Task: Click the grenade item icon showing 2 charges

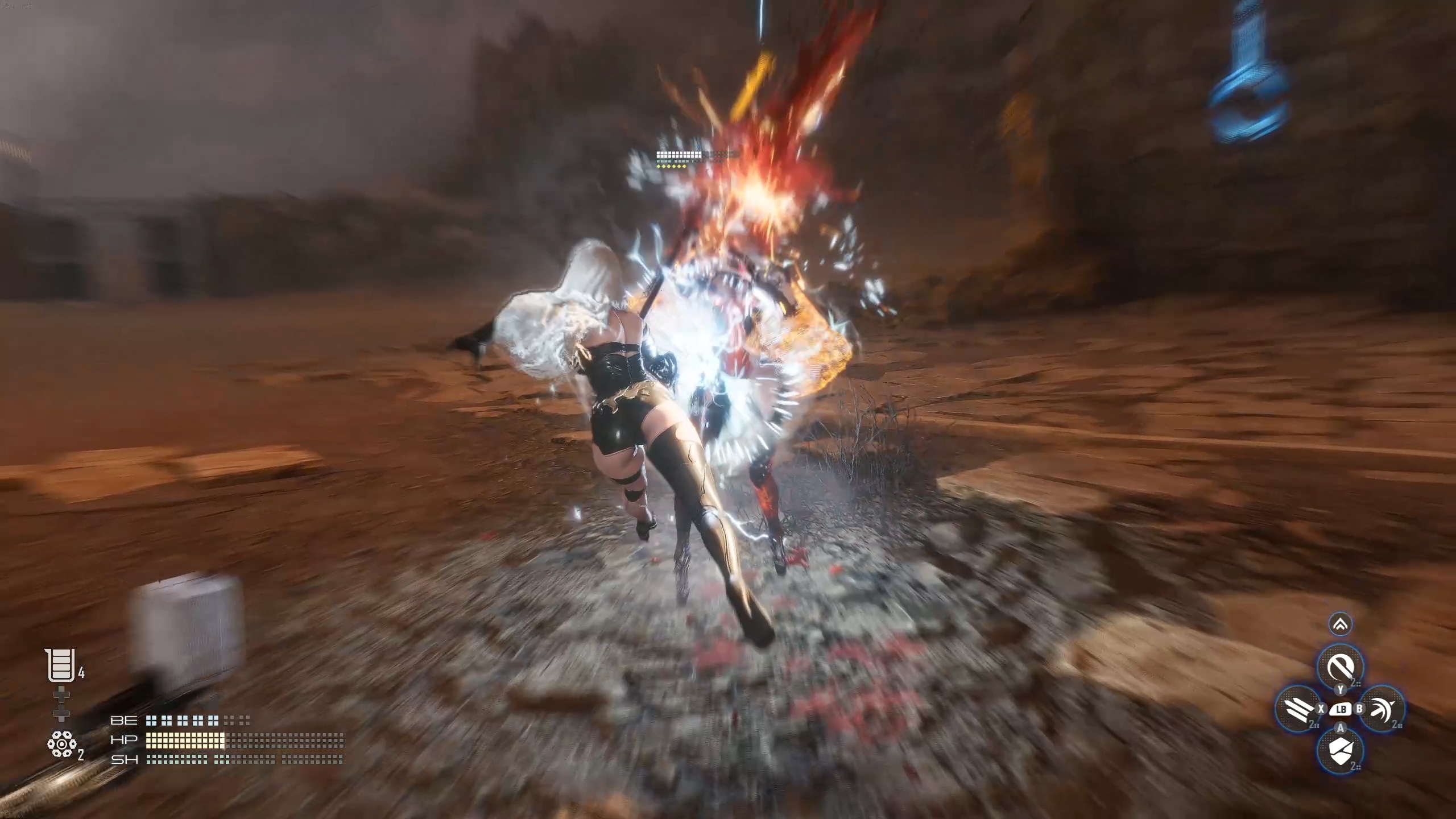Action: click(x=63, y=742)
